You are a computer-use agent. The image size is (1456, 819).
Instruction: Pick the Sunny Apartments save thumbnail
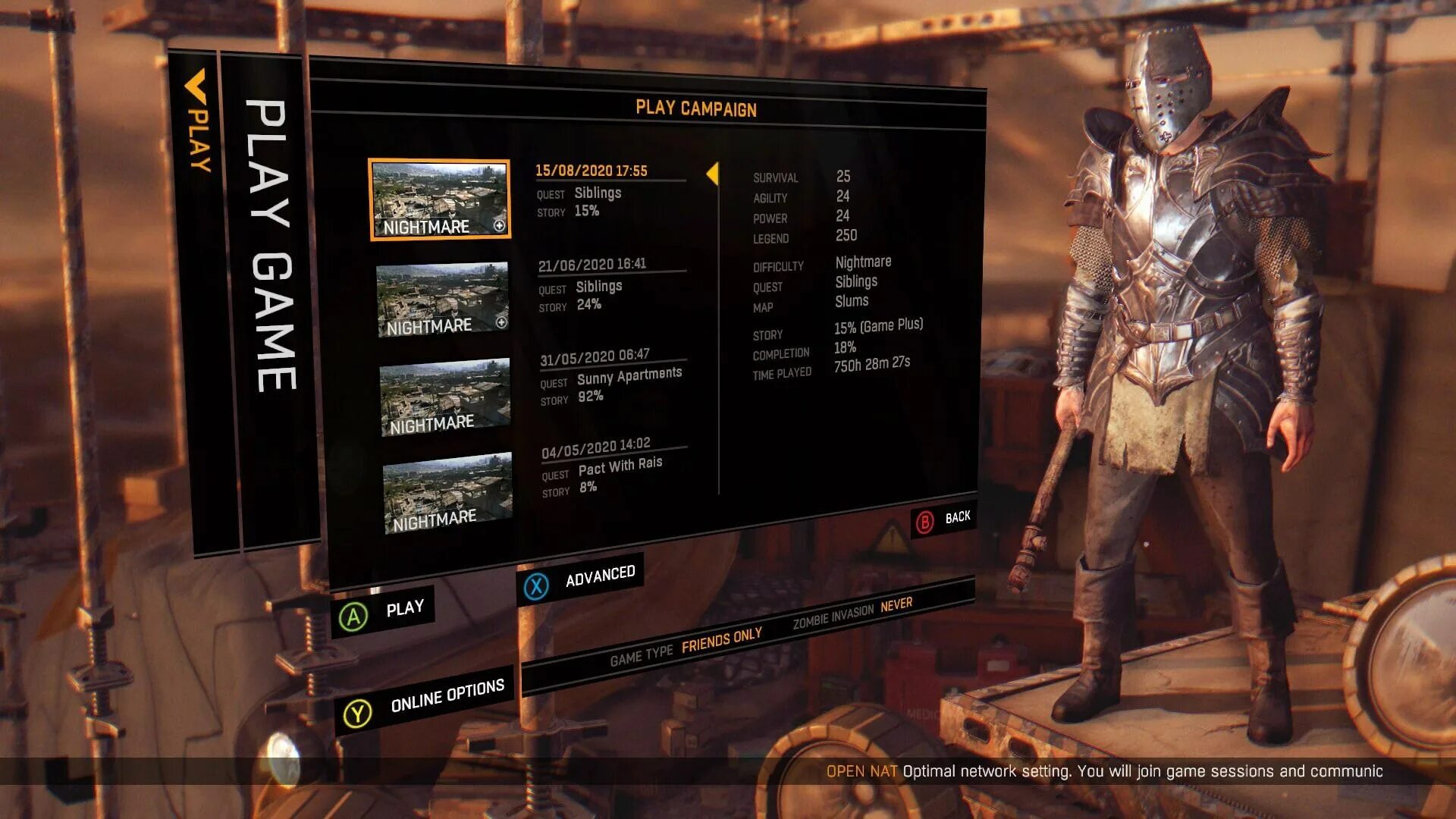tap(445, 397)
